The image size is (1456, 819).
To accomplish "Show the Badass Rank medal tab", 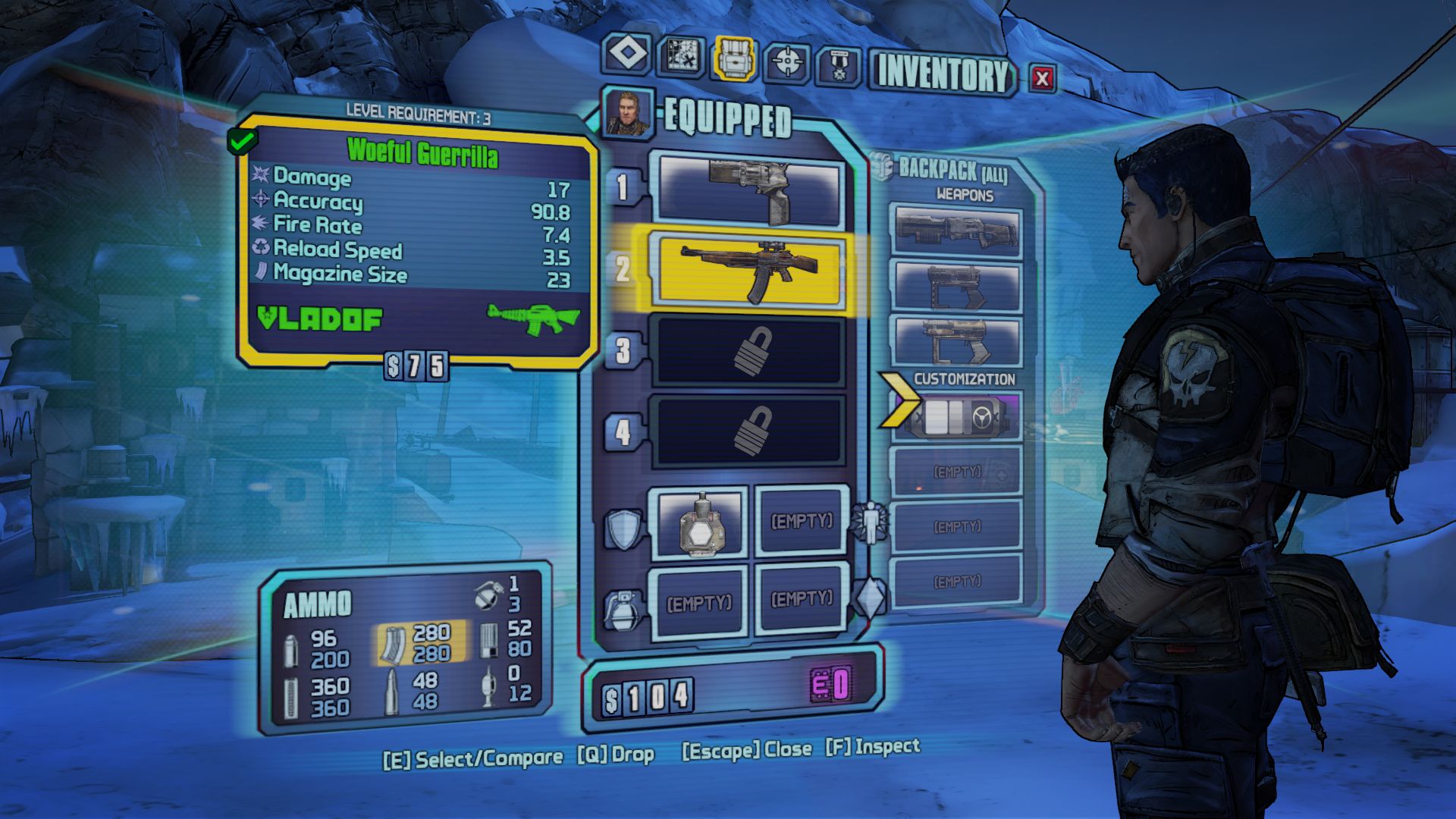I will click(x=838, y=67).
